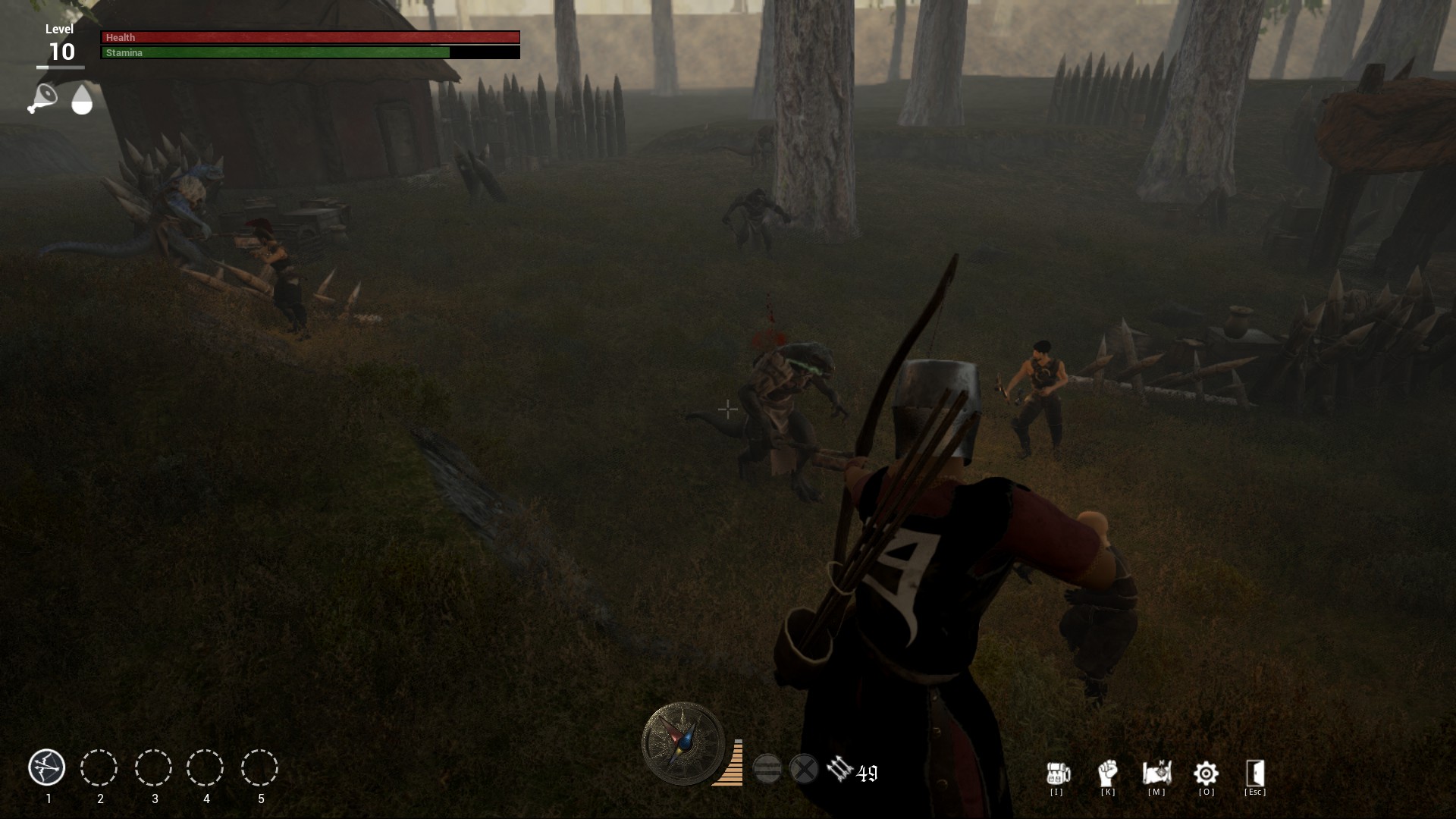Viewport: 1456px width, 819px height.
Task: Toggle the dark circular status icon with X mark
Action: point(805,767)
